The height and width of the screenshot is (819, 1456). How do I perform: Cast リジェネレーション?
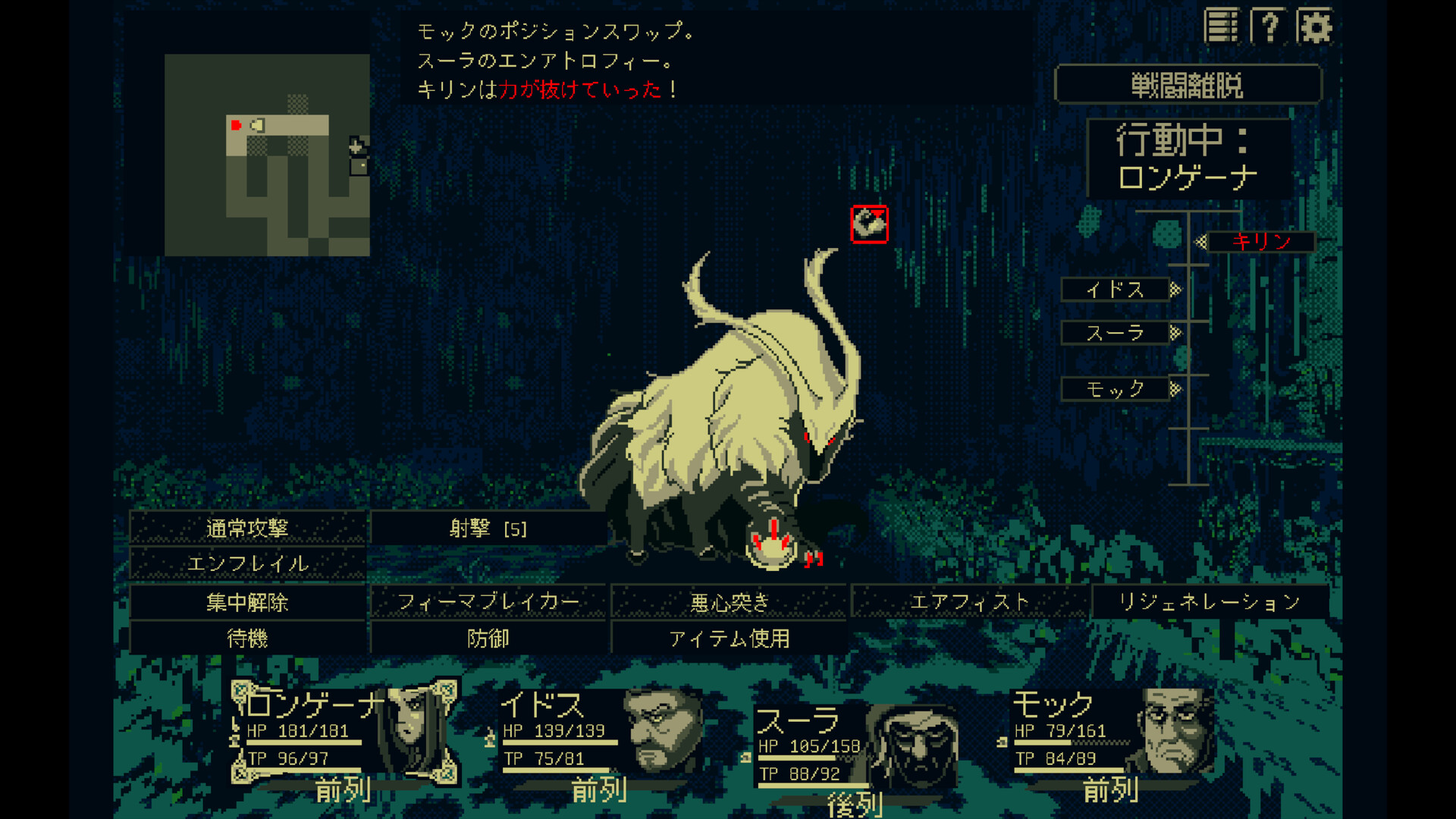tap(1209, 602)
